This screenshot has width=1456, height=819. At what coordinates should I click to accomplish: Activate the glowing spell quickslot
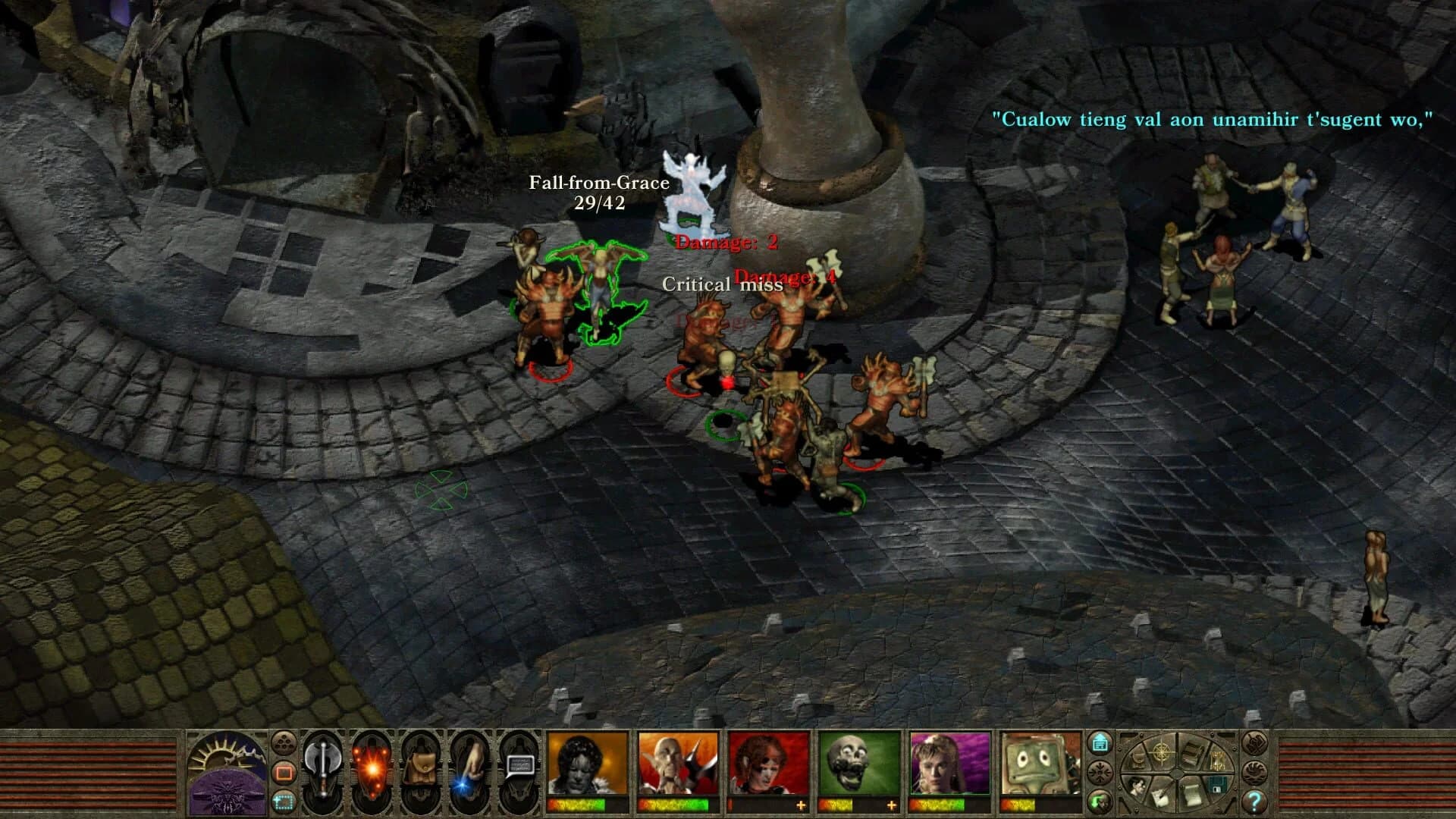[x=372, y=769]
